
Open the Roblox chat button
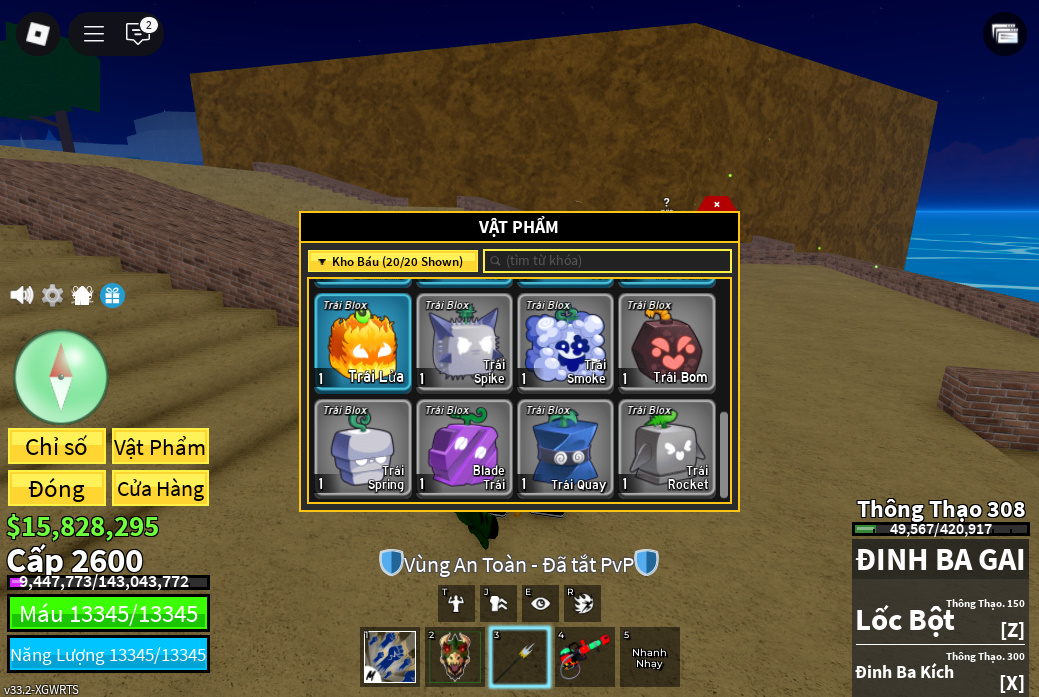pyautogui.click(x=138, y=34)
